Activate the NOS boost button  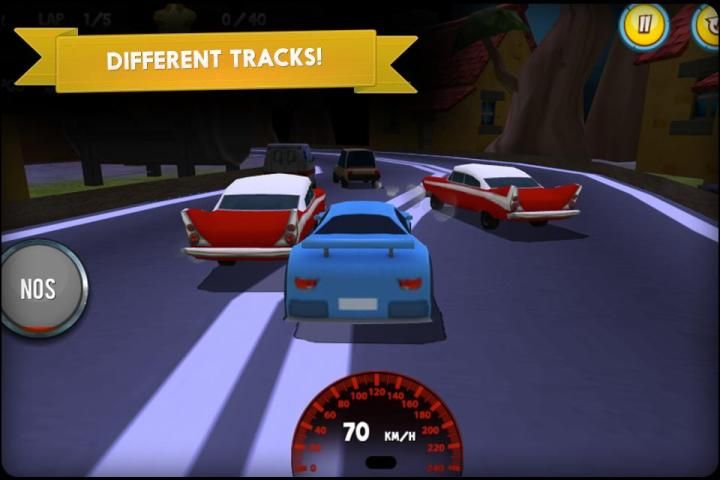(40, 288)
